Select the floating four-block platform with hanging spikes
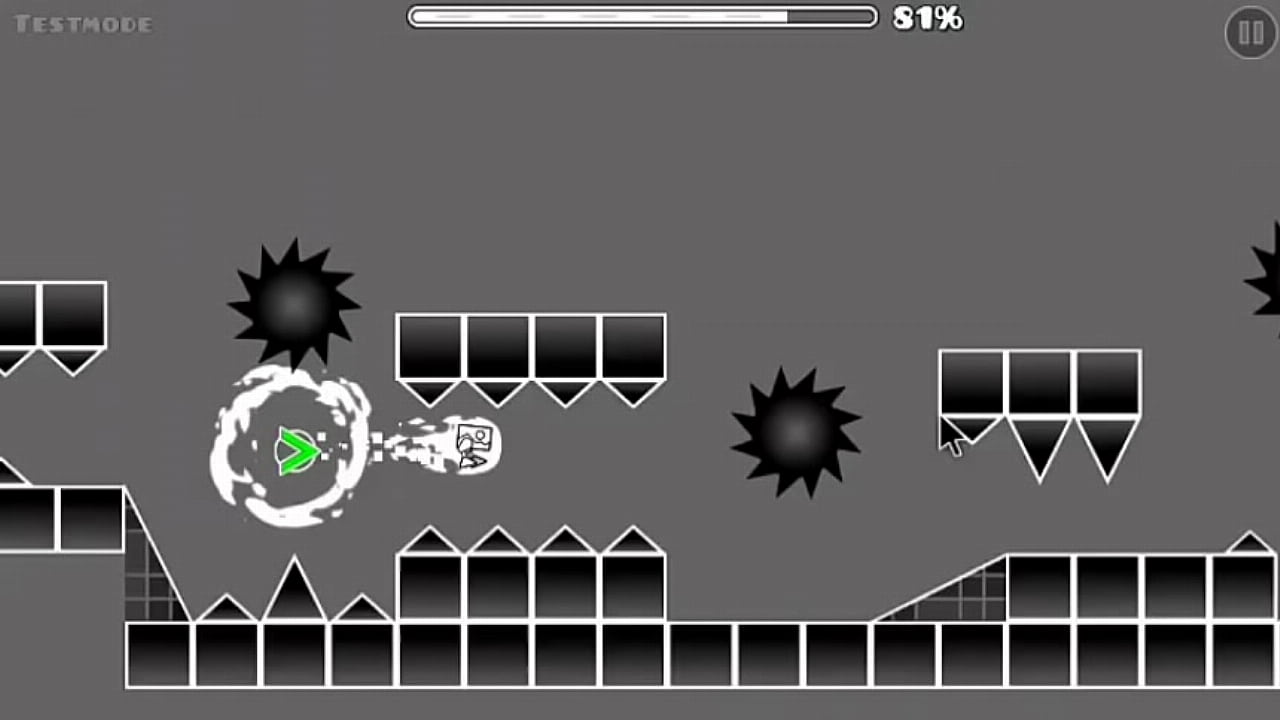The image size is (1280, 720). (530, 350)
